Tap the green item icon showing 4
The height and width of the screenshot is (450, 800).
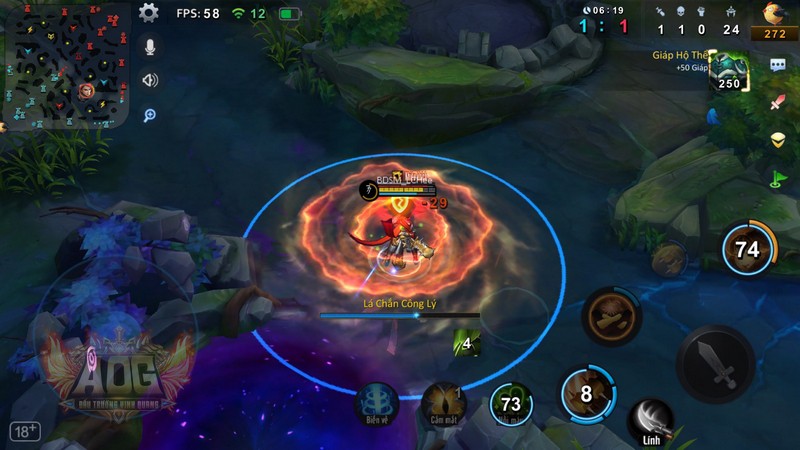click(x=466, y=343)
